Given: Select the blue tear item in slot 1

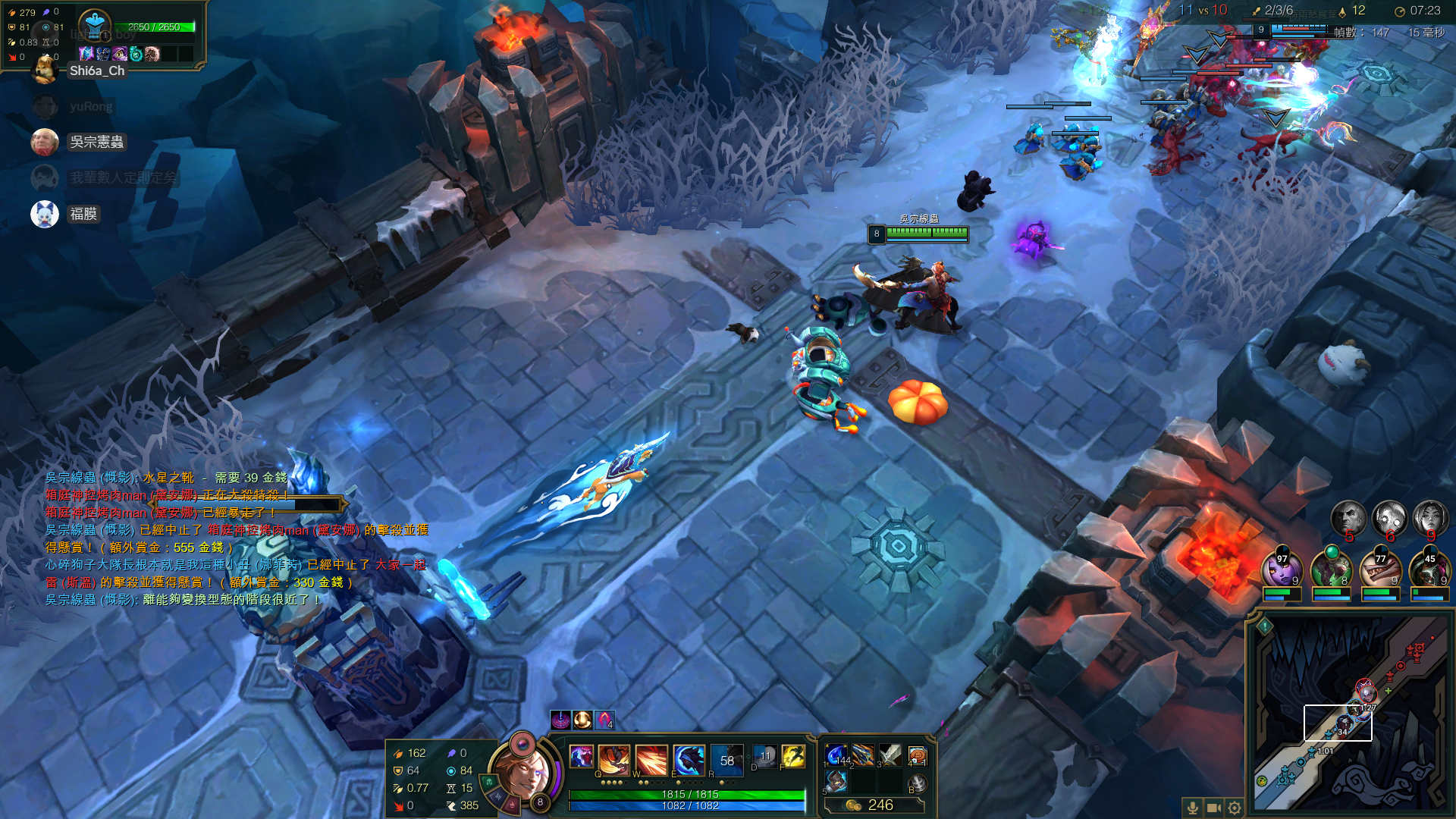Looking at the screenshot, I should [837, 755].
